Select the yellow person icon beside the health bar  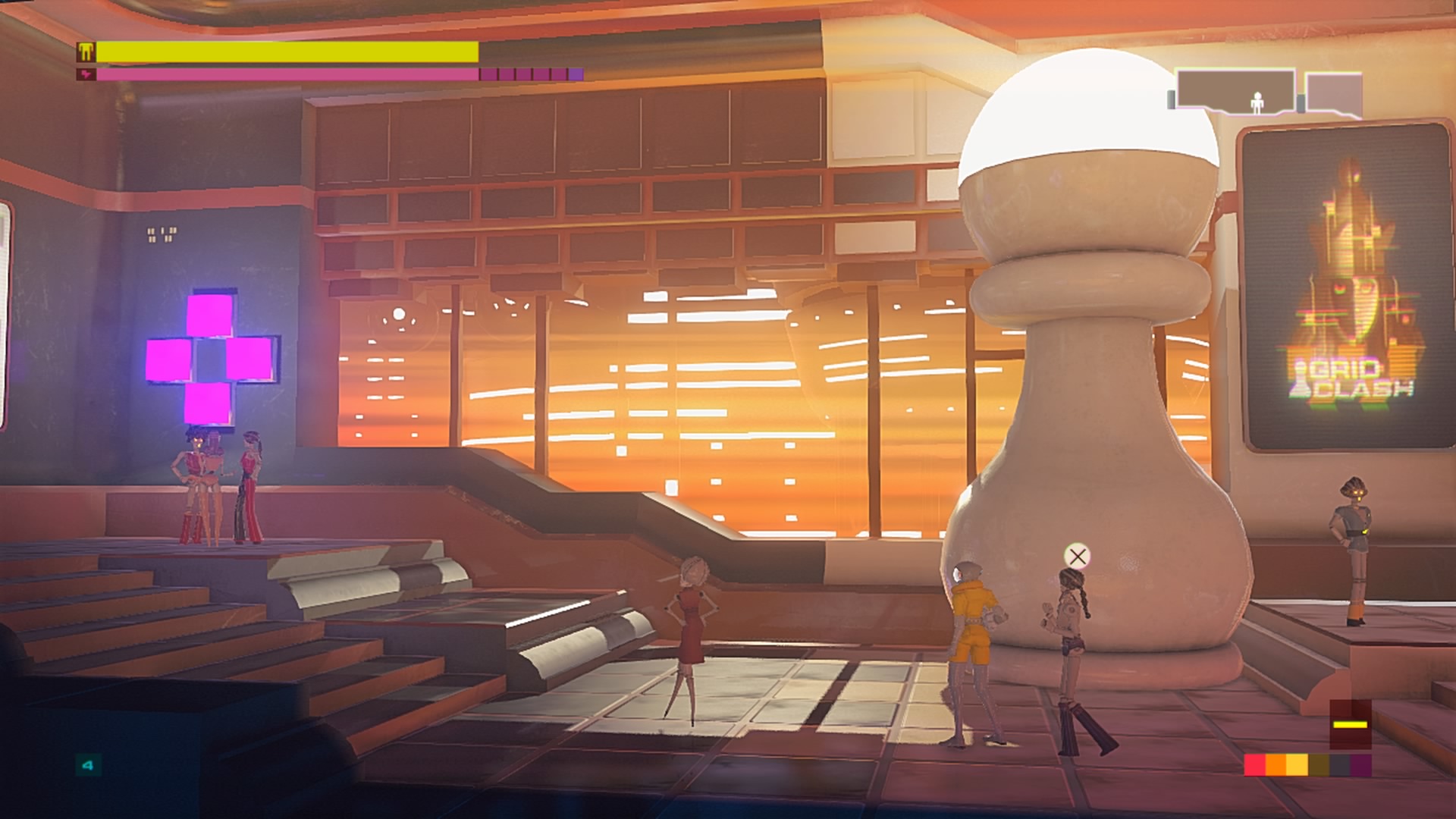coord(85,51)
